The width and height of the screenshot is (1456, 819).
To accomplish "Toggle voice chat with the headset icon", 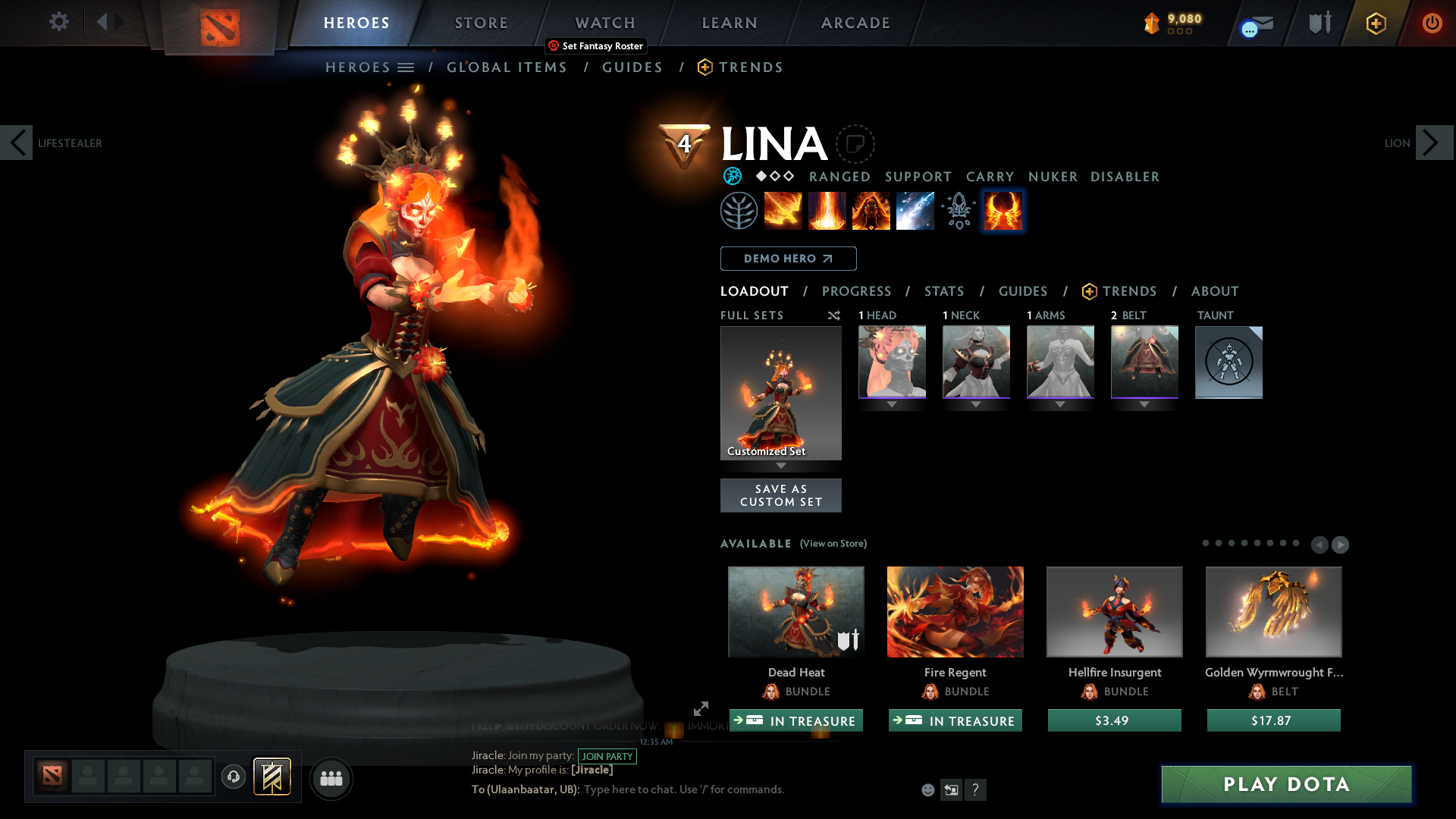I will point(233,777).
